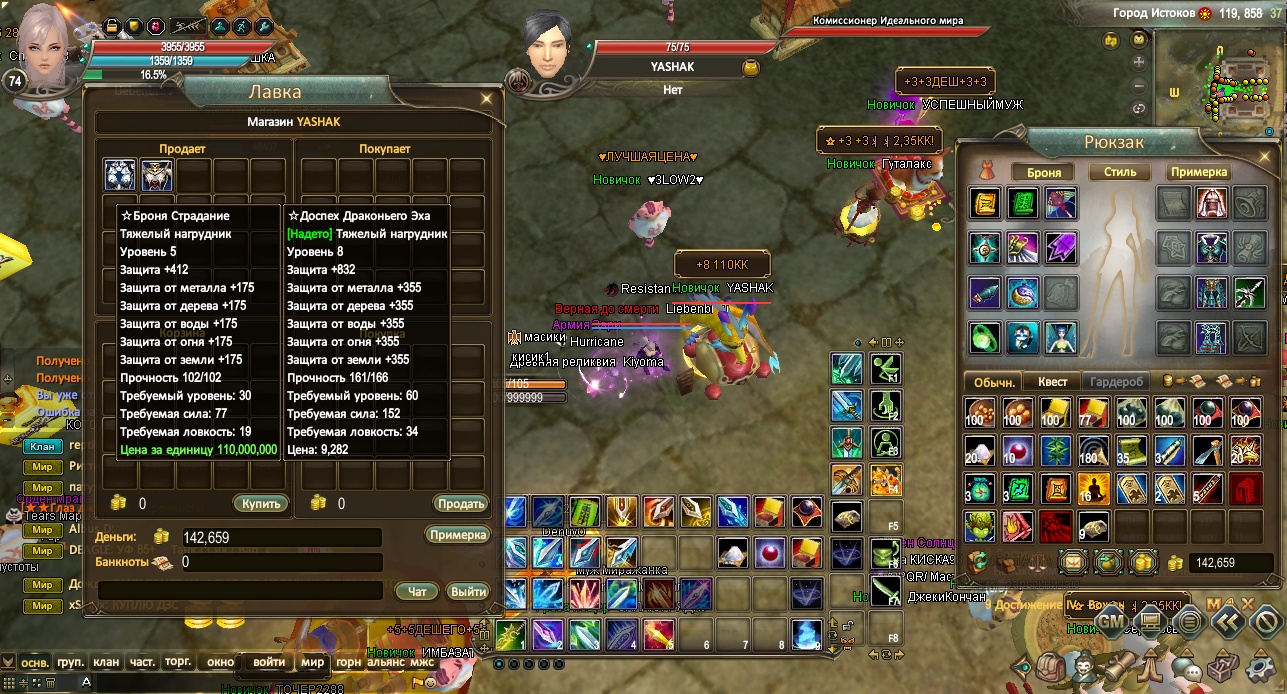This screenshot has height=694, width=1287.
Task: Click the Продать sell button
Action: [460, 503]
